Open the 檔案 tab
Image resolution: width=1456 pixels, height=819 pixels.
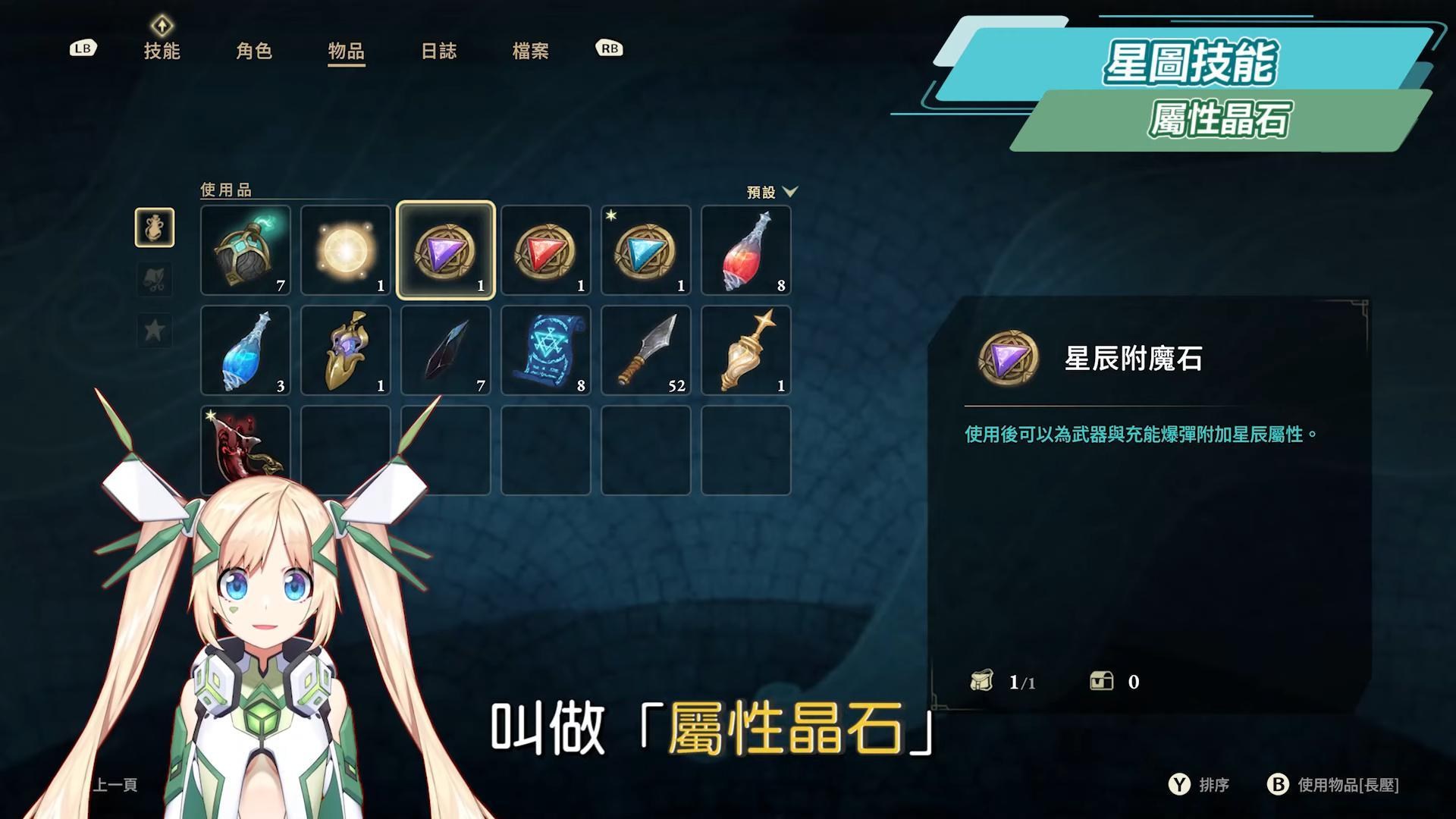530,51
